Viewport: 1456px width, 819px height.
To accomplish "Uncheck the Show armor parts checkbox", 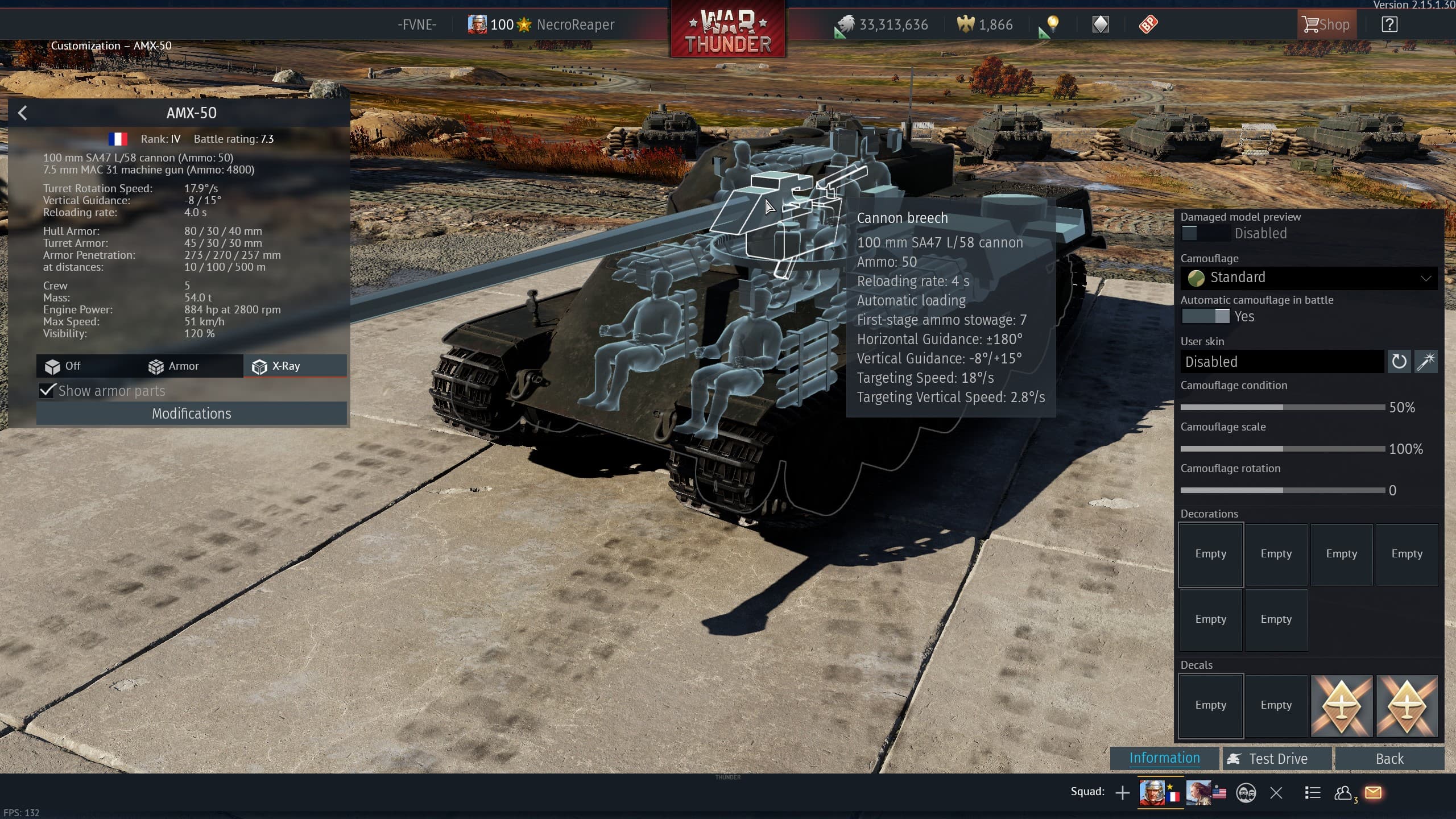I will (x=47, y=391).
